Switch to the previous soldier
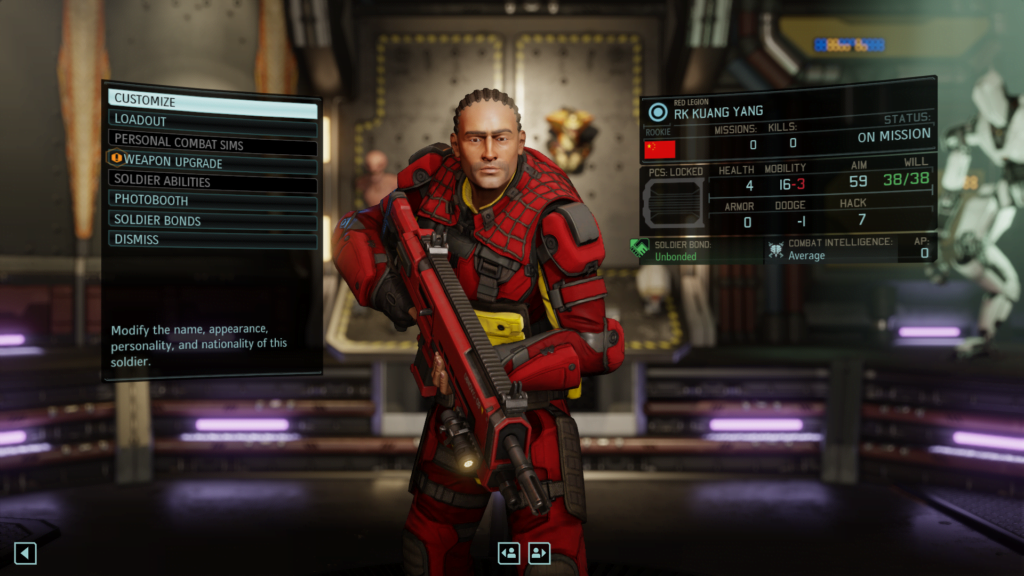Screen dimensions: 1024x576 509,552
